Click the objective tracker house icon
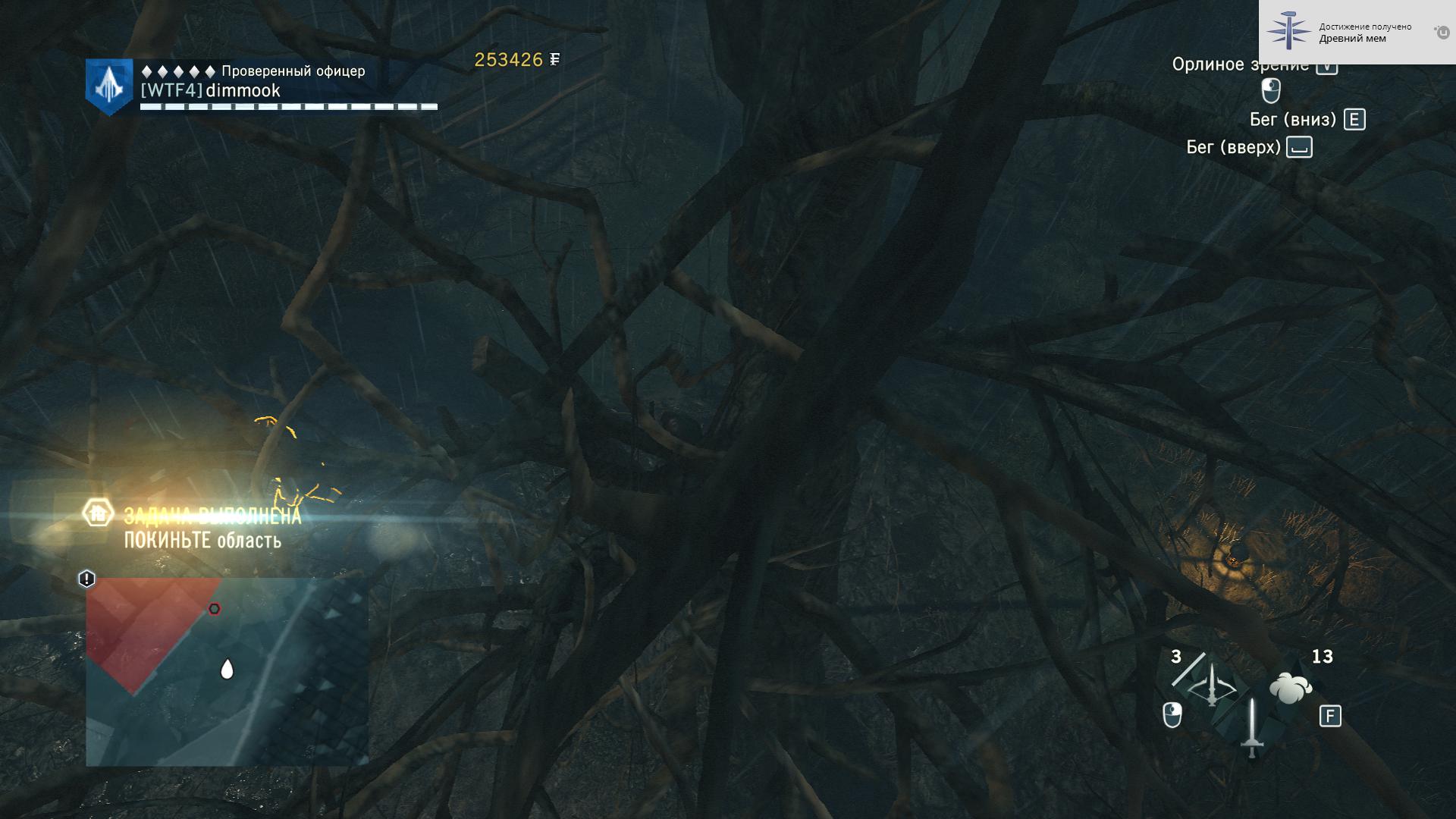Viewport: 1456px width, 819px height. pos(98,513)
